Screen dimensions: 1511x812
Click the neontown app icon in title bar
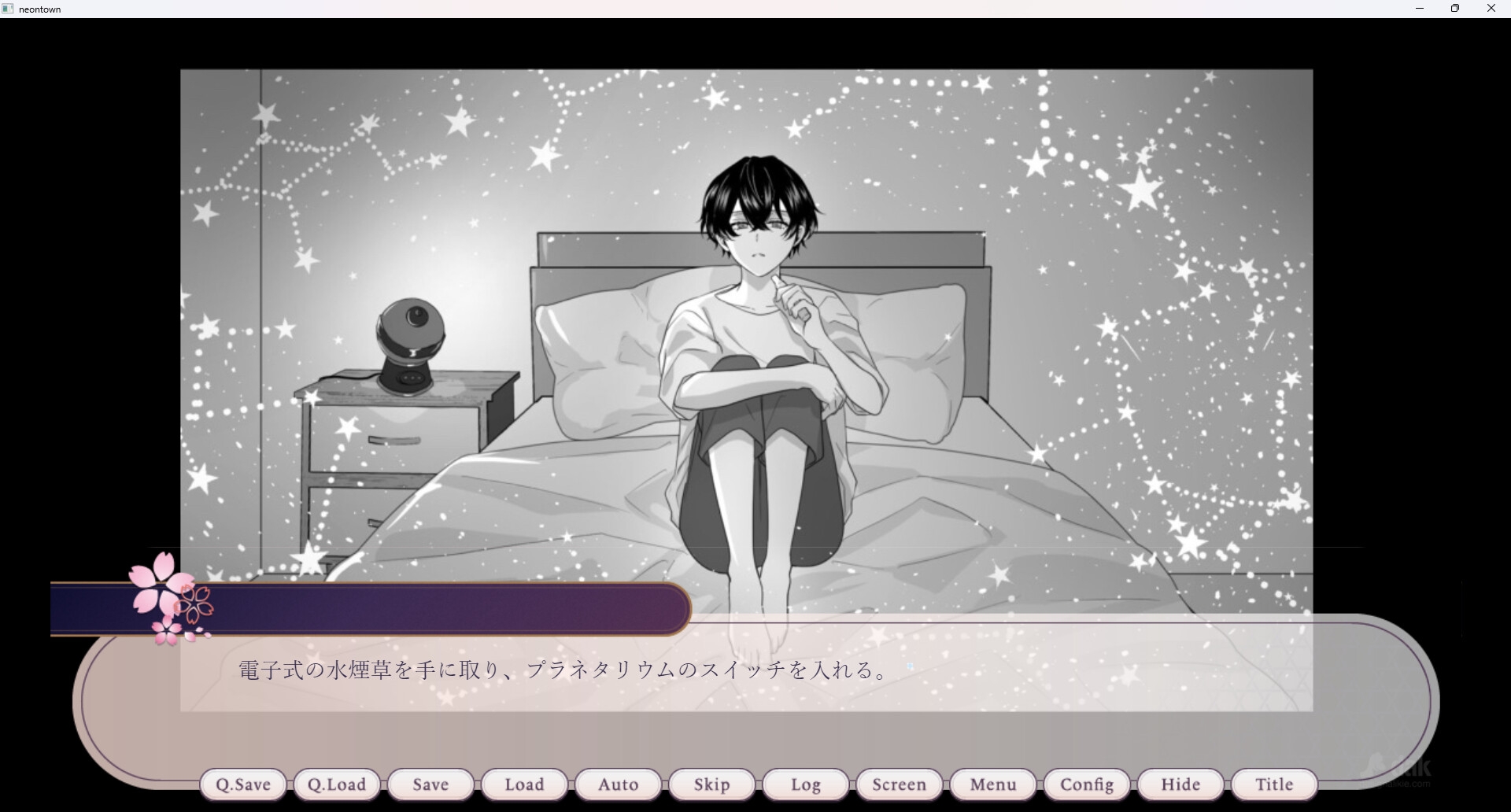[8, 9]
